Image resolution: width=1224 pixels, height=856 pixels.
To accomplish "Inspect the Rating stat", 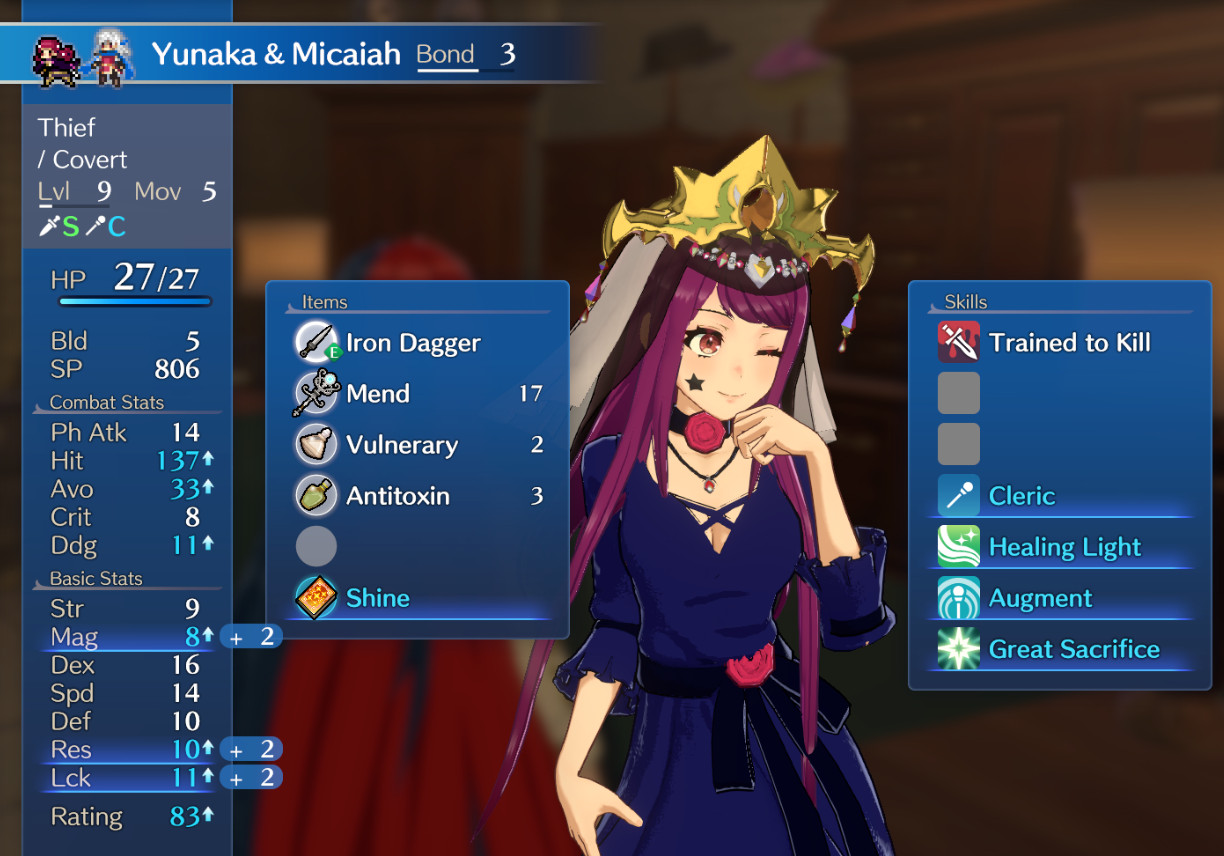I will (125, 817).
